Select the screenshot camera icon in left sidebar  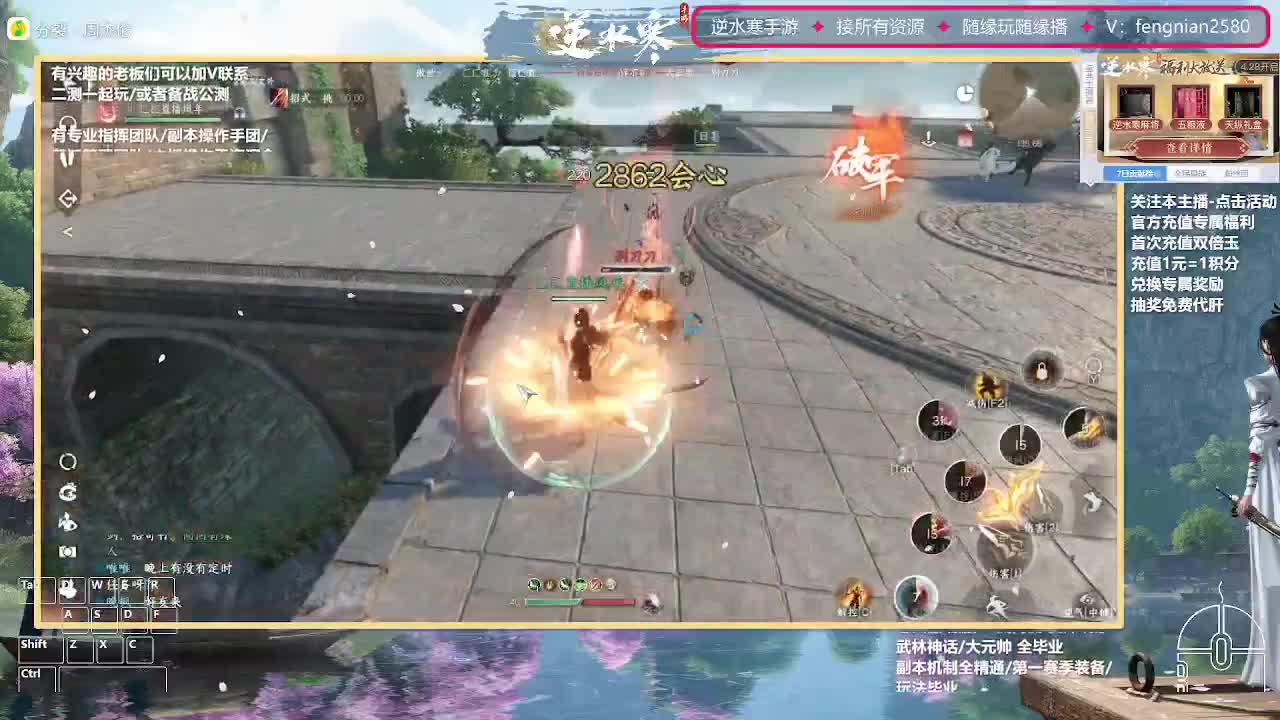pos(67,549)
